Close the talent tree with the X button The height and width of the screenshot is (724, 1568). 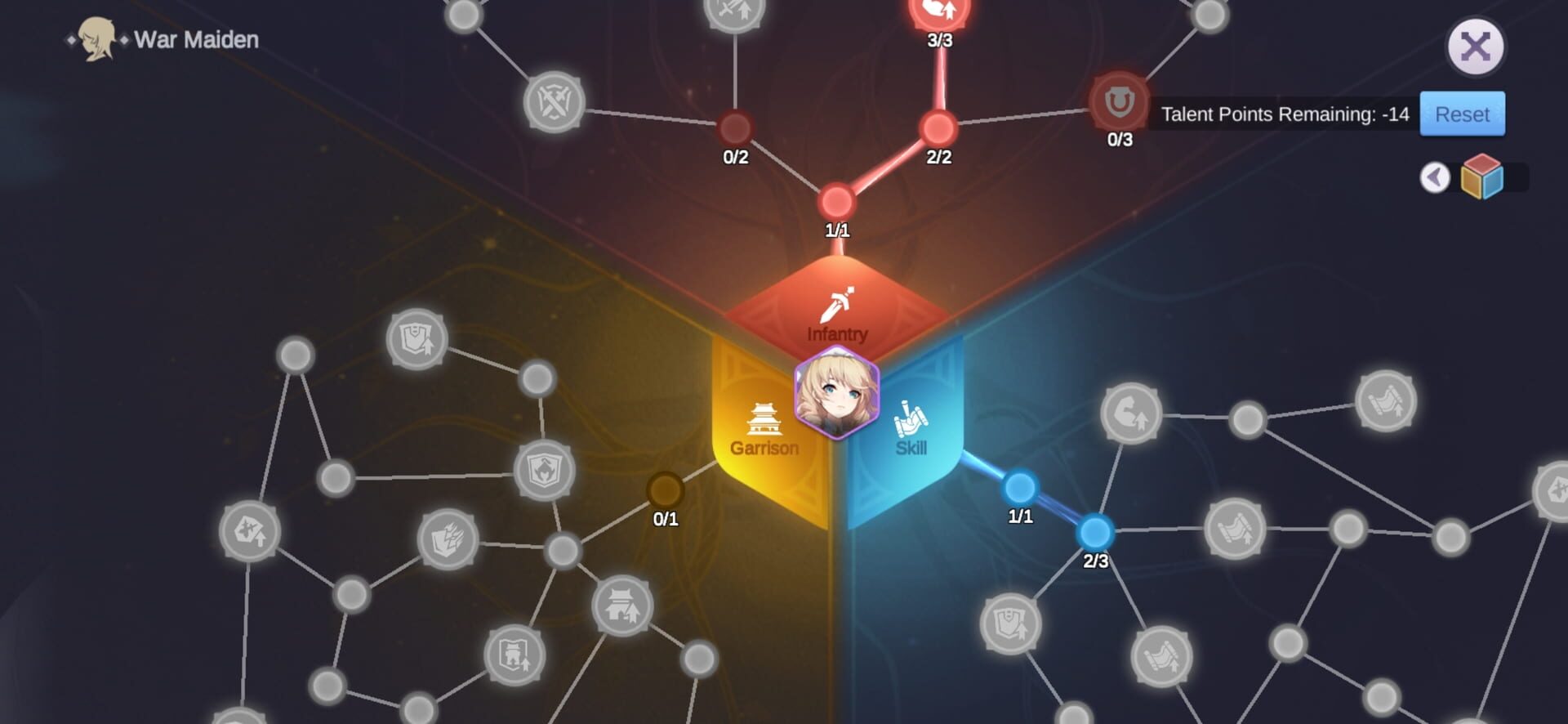point(1477,47)
